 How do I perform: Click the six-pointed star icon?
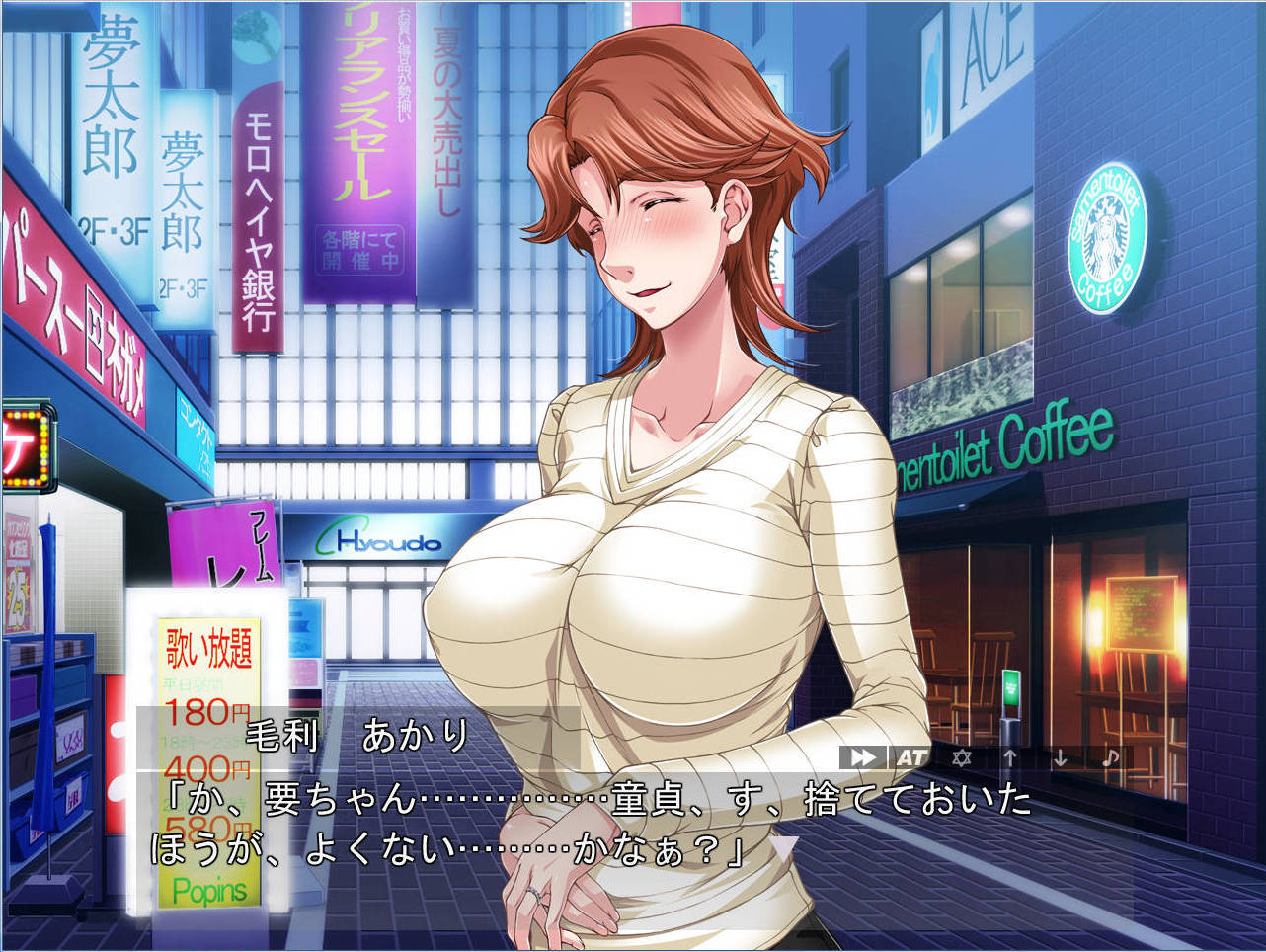tap(961, 757)
